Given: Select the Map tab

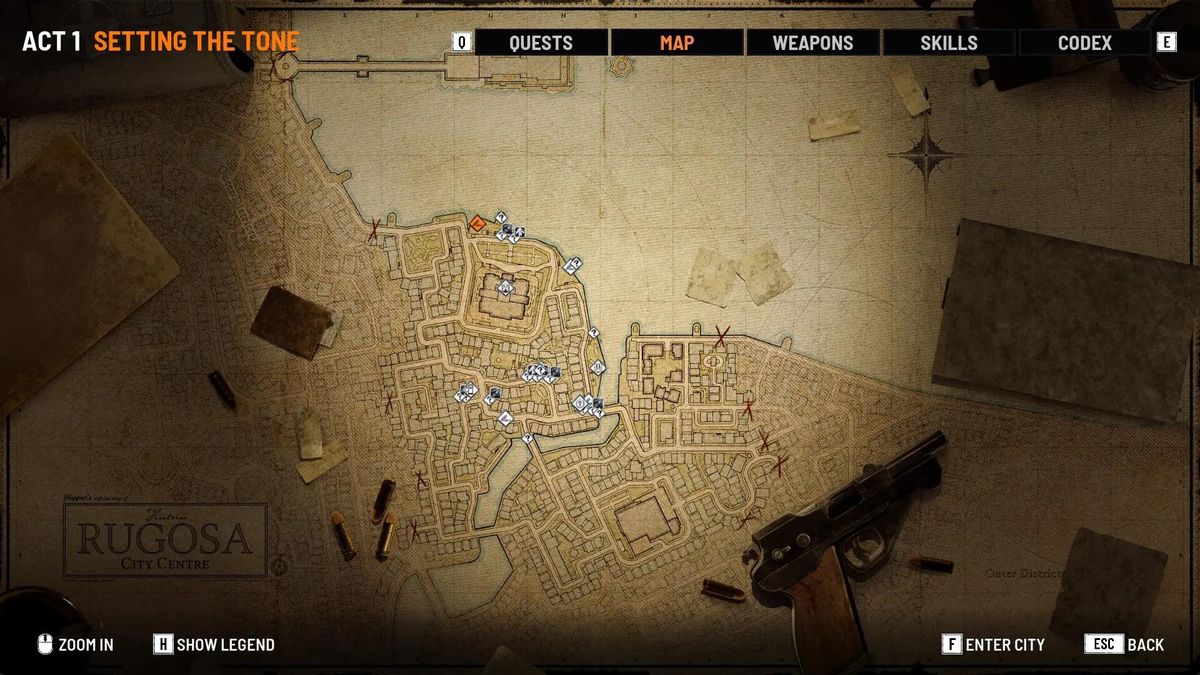Looking at the screenshot, I should pyautogui.click(x=677, y=43).
